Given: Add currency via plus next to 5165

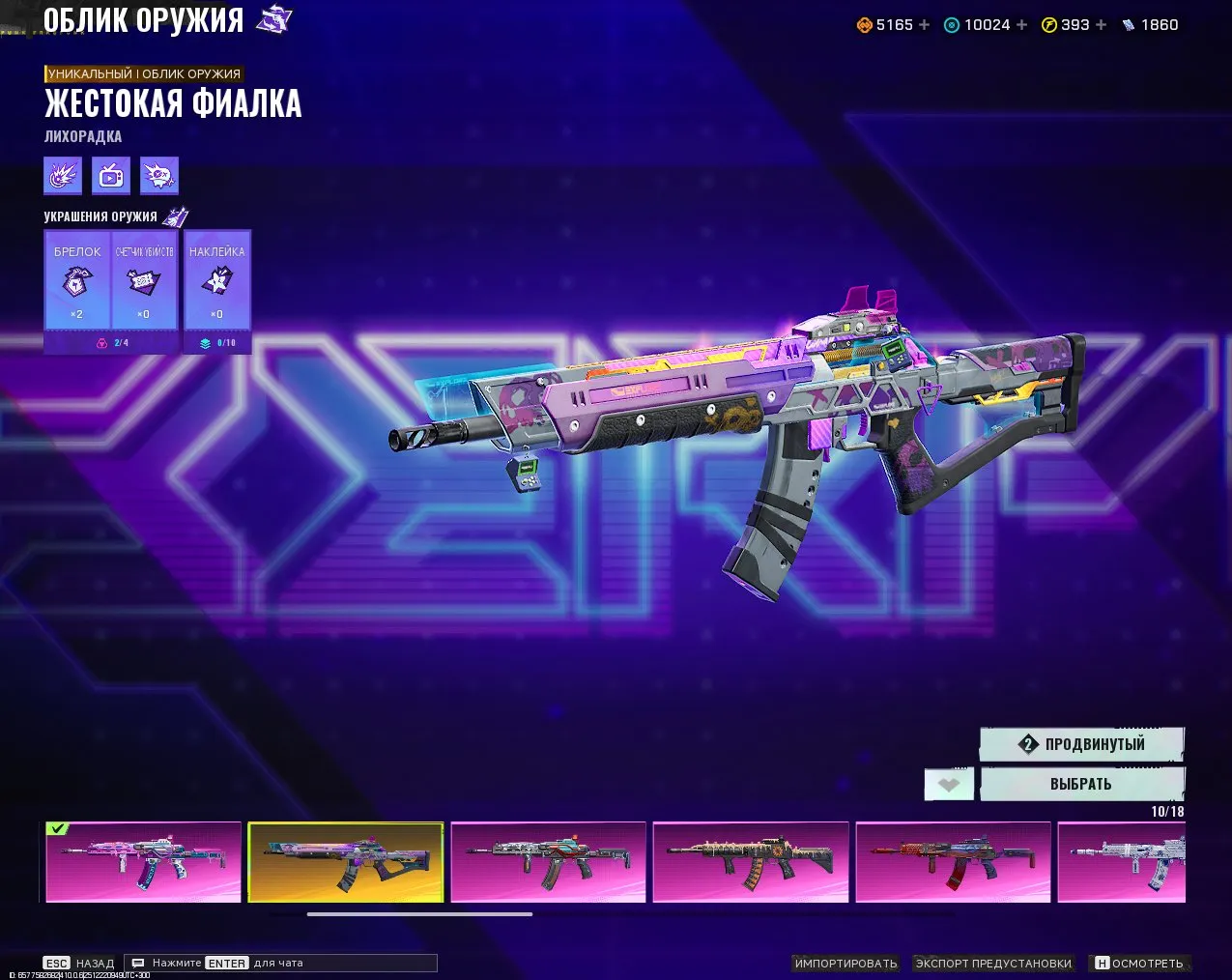Looking at the screenshot, I should point(925,25).
